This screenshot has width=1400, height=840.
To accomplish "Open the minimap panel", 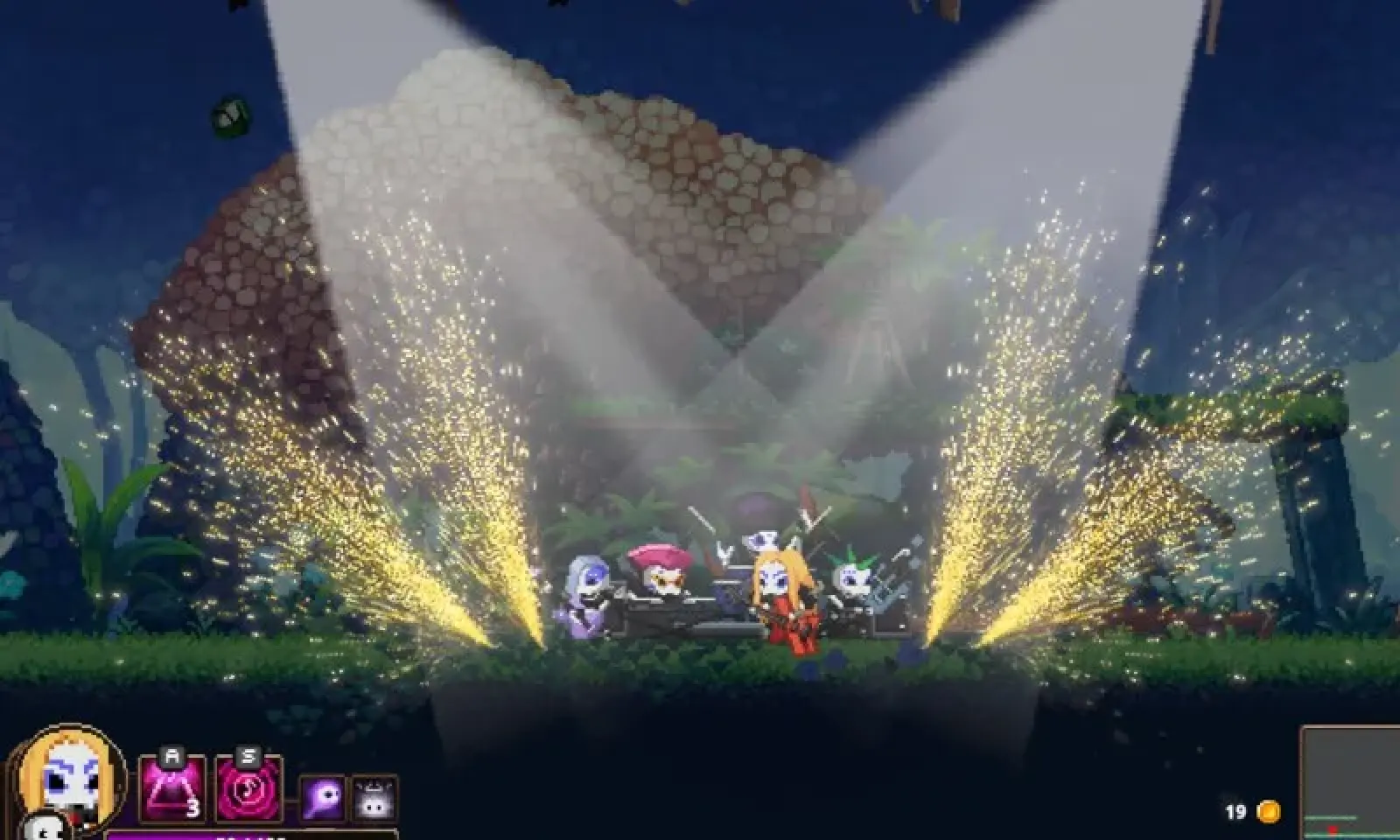I will click(x=1350, y=784).
